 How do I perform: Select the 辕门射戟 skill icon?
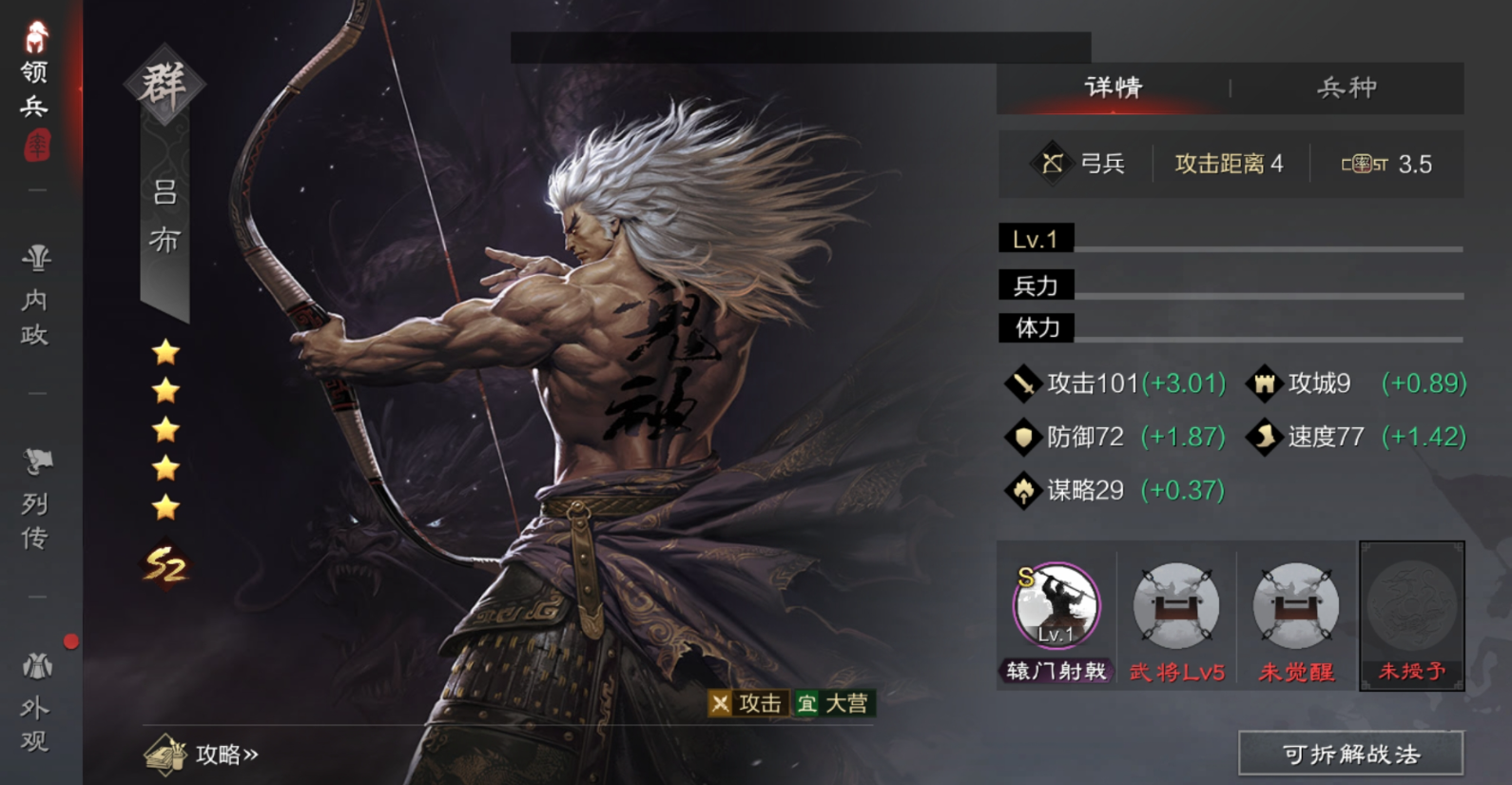[1056, 606]
